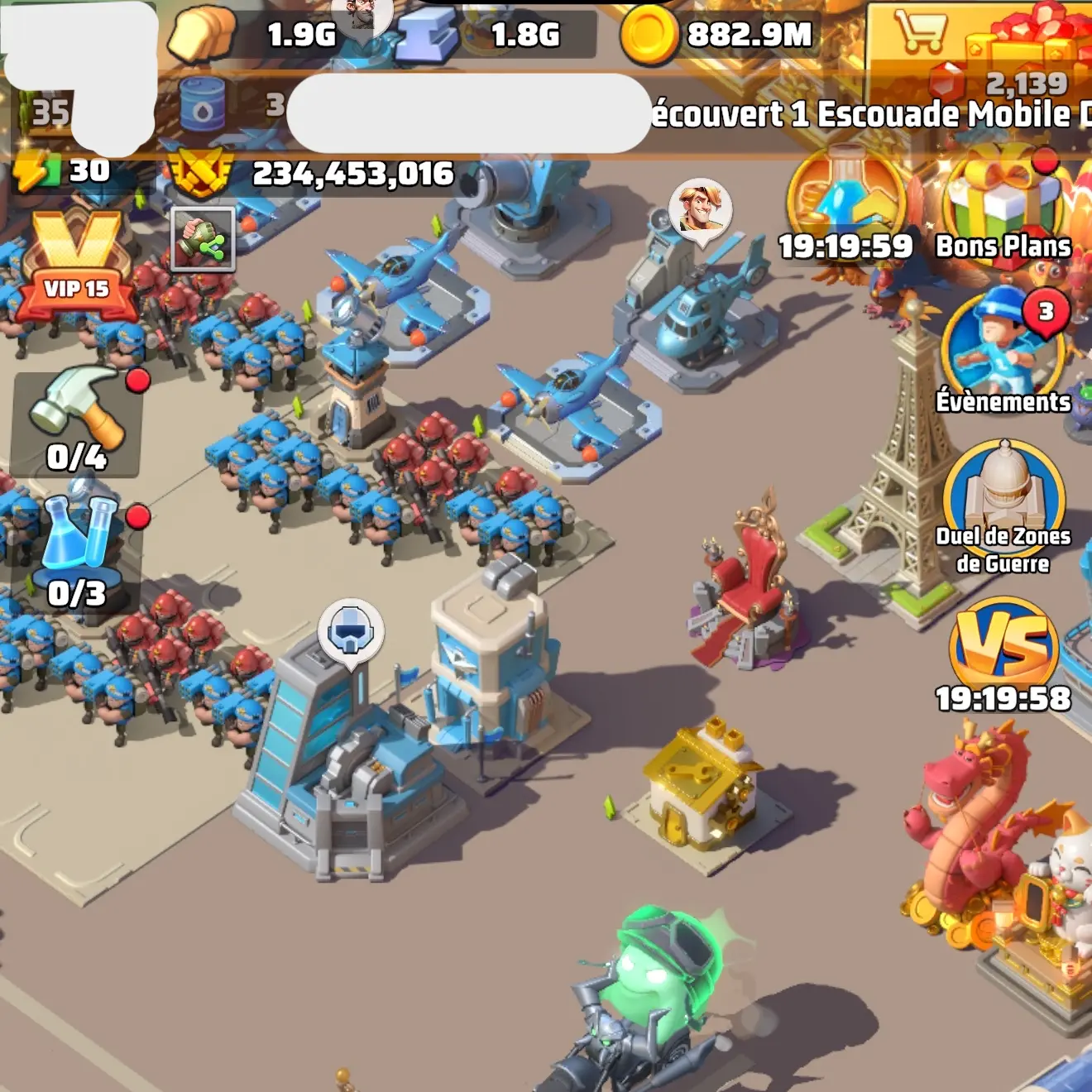Click the blue oil barrel resource
This screenshot has height=1092, width=1092.
coord(202,106)
